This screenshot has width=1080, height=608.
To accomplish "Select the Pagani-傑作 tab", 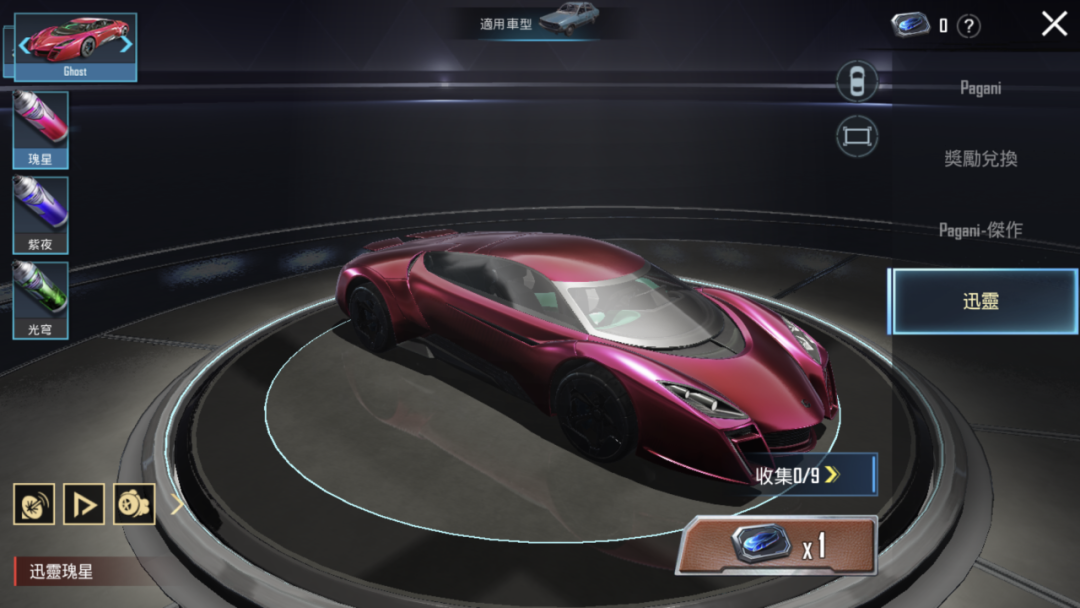I will coord(980,230).
